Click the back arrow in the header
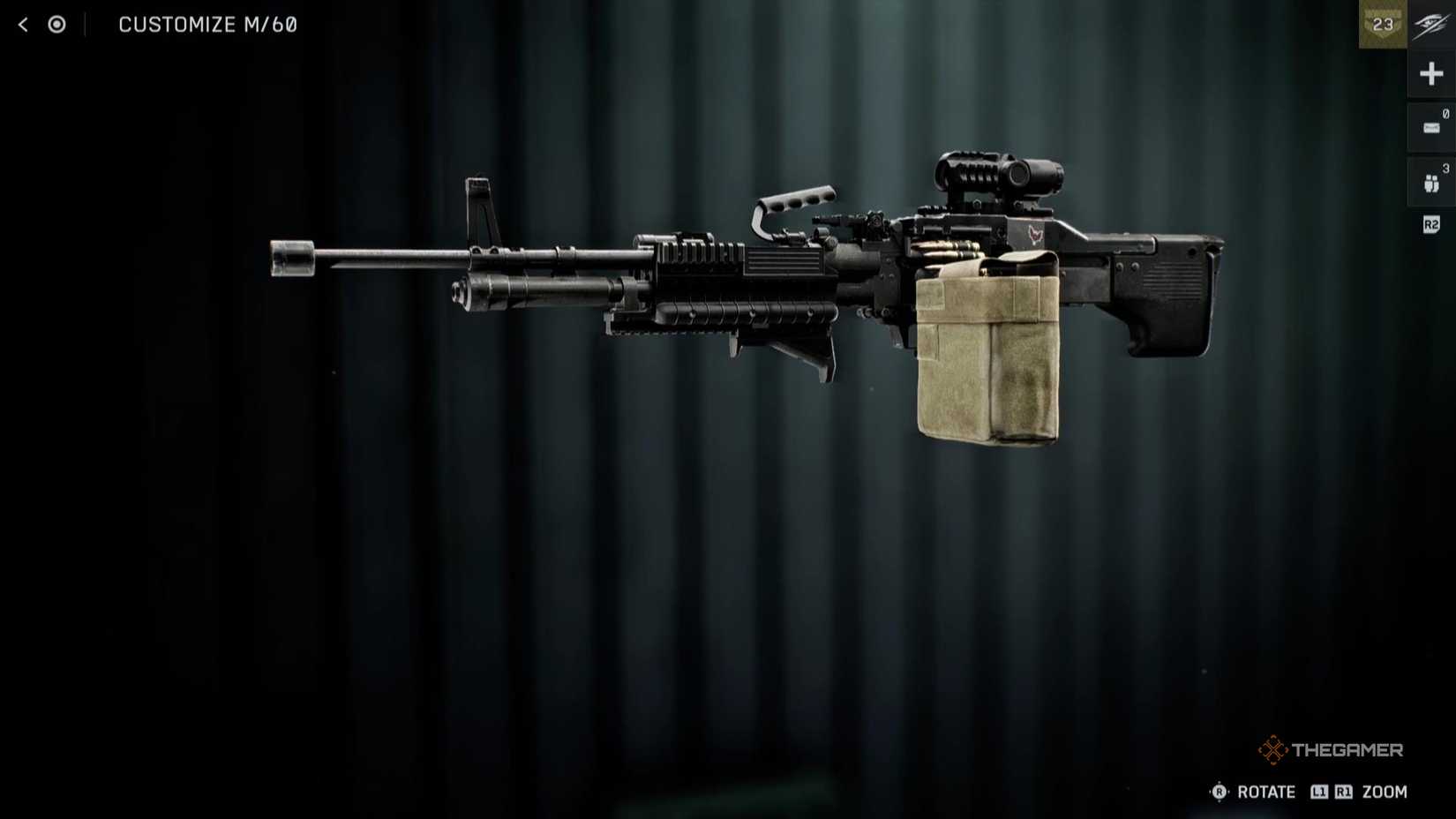Image resolution: width=1456 pixels, height=819 pixels. click(21, 24)
